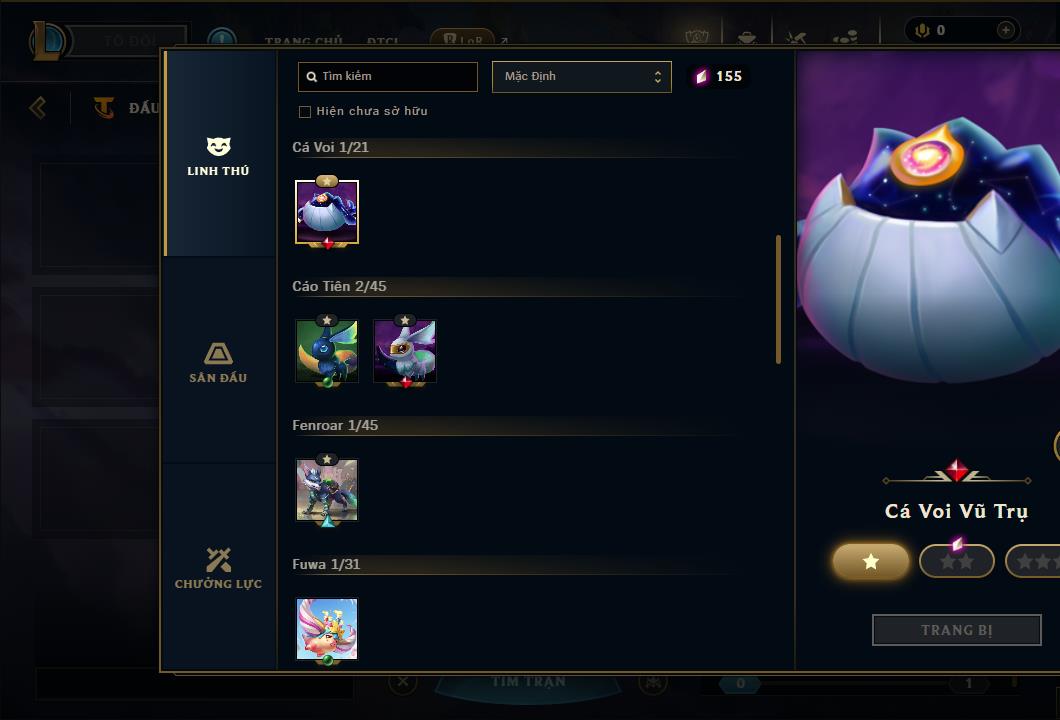The image size is (1060, 720).
Task: Pick the Fuwa little legend thumbnail
Action: click(x=327, y=629)
